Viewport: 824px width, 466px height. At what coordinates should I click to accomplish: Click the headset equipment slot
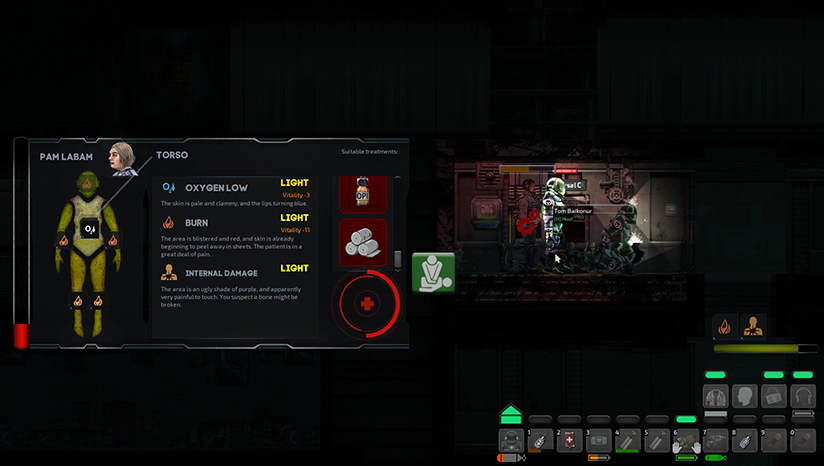click(x=803, y=396)
